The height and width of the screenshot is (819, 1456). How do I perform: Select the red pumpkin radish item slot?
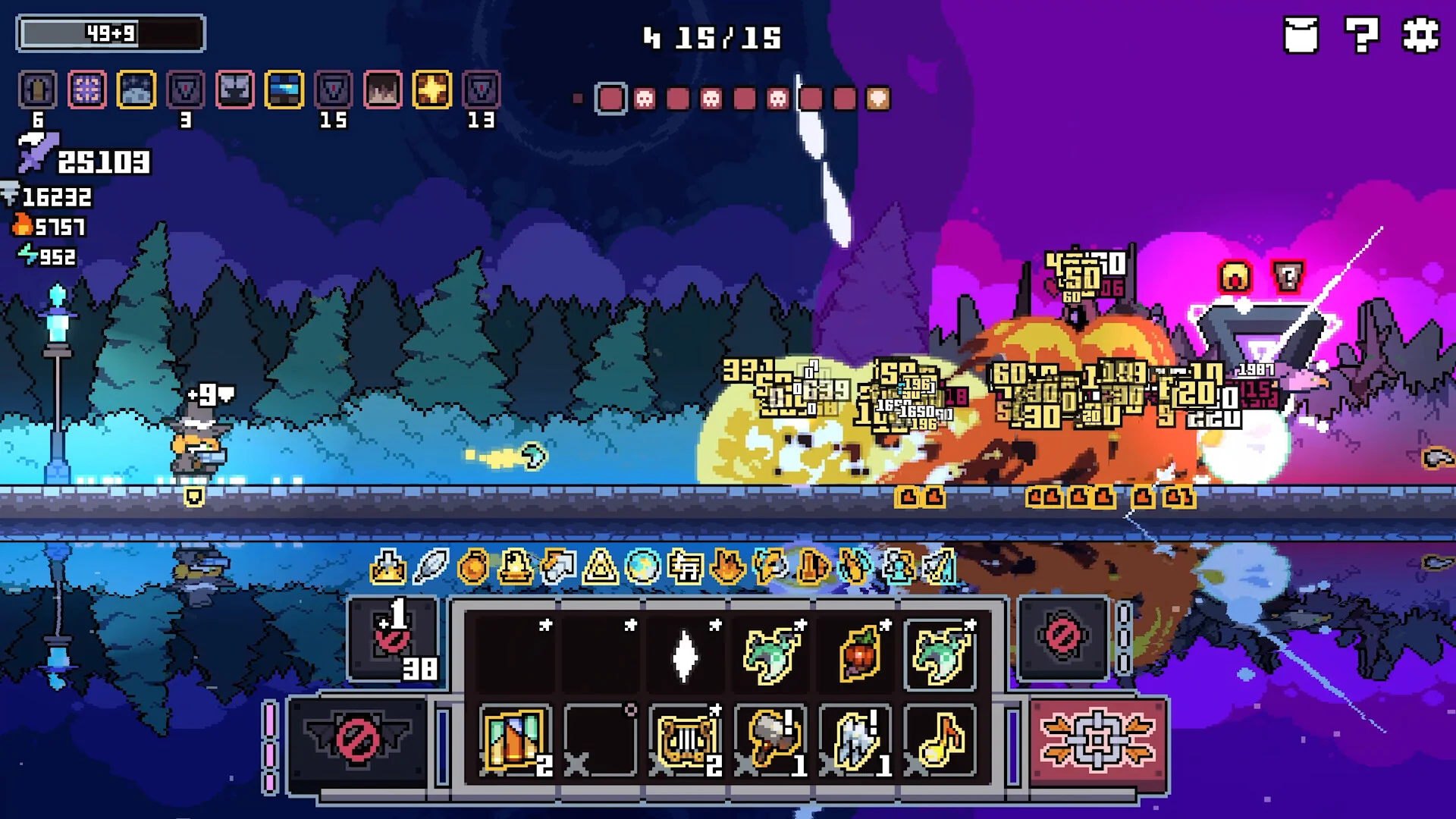(858, 654)
